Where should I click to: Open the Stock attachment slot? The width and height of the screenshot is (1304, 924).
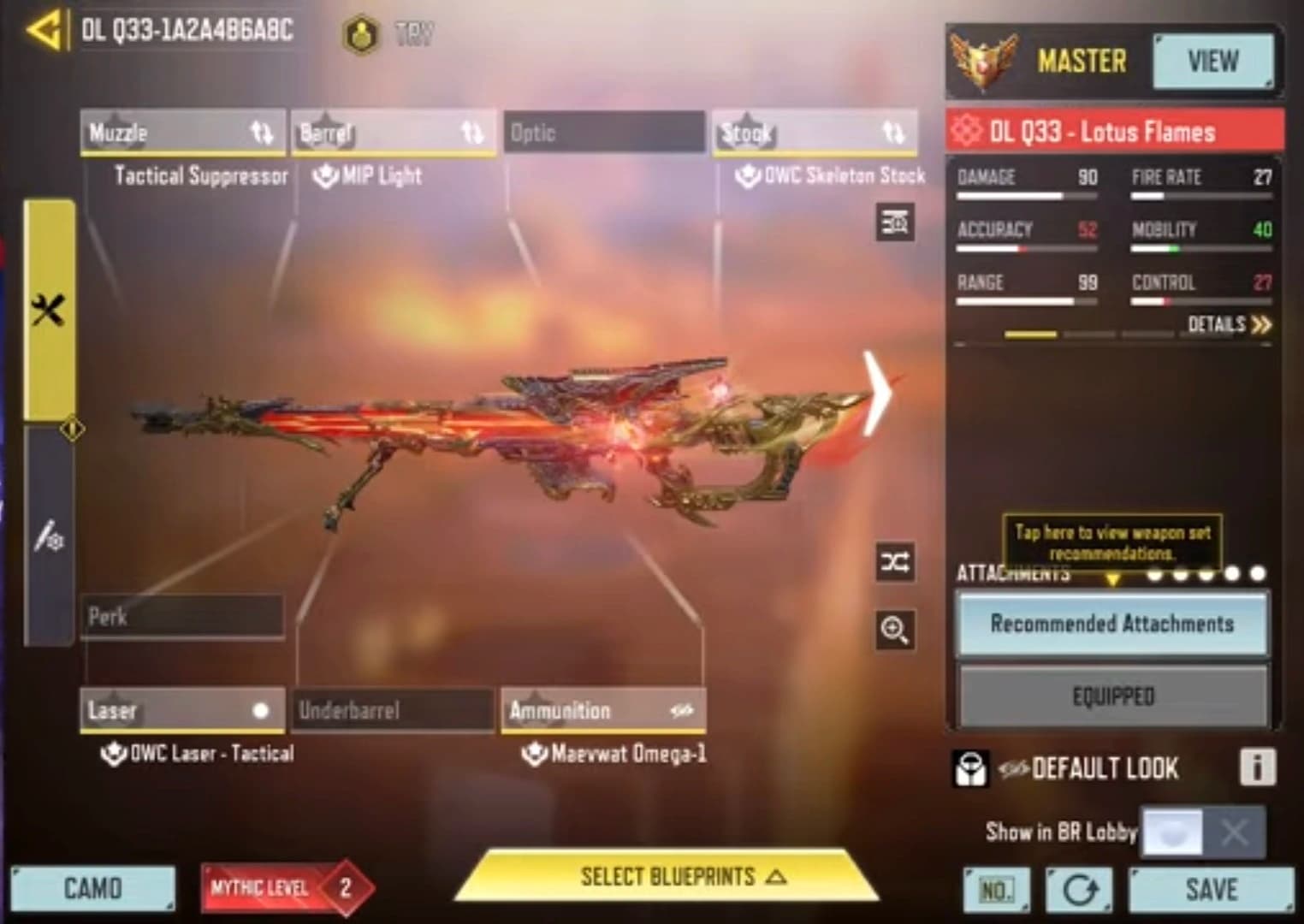[814, 133]
